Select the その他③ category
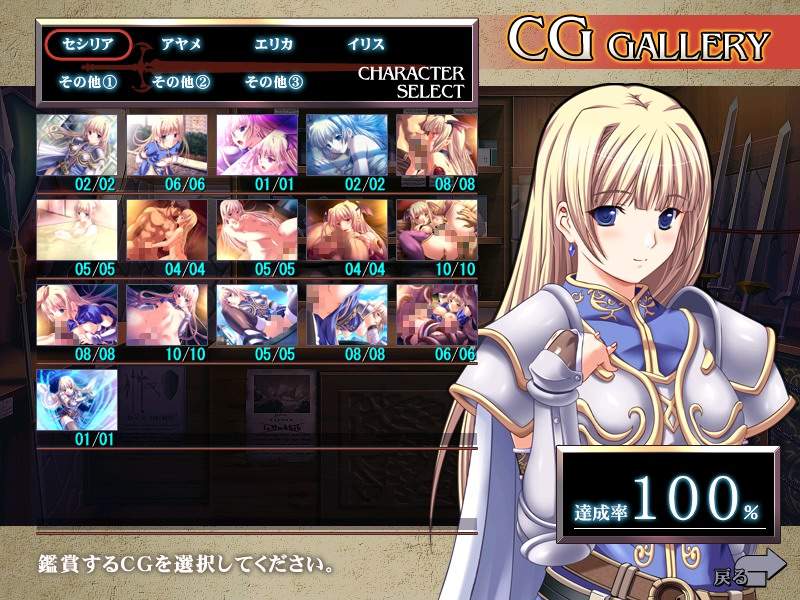The width and height of the screenshot is (800, 600). pos(274,81)
